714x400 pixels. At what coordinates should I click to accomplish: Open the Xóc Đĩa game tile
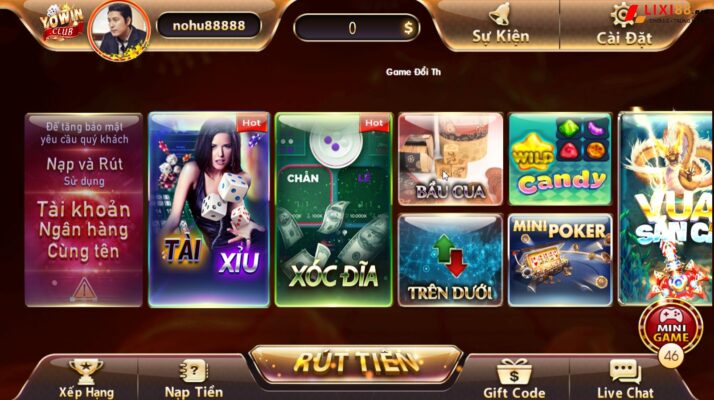tap(332, 208)
